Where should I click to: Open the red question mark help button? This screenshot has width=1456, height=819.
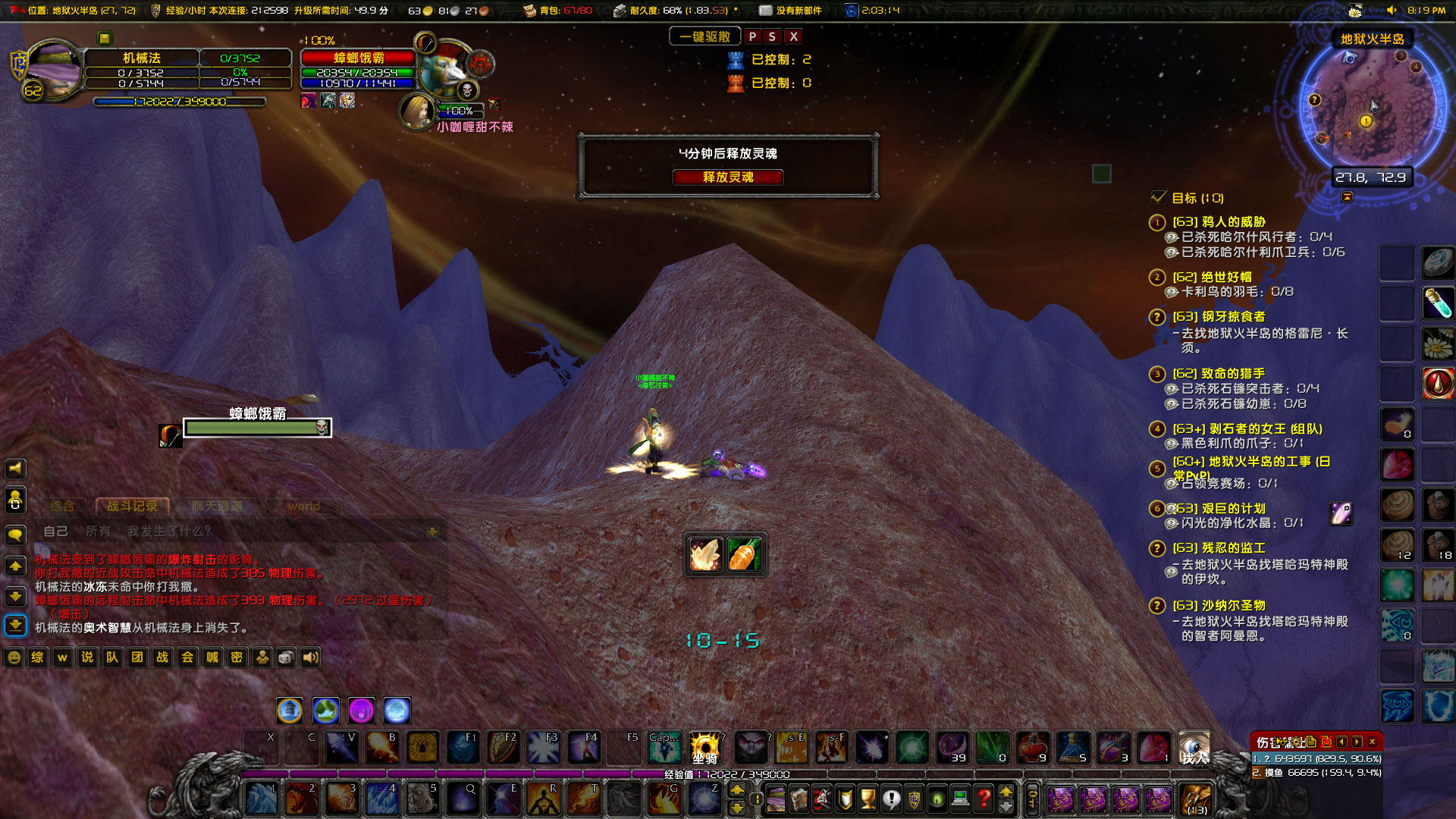984,799
